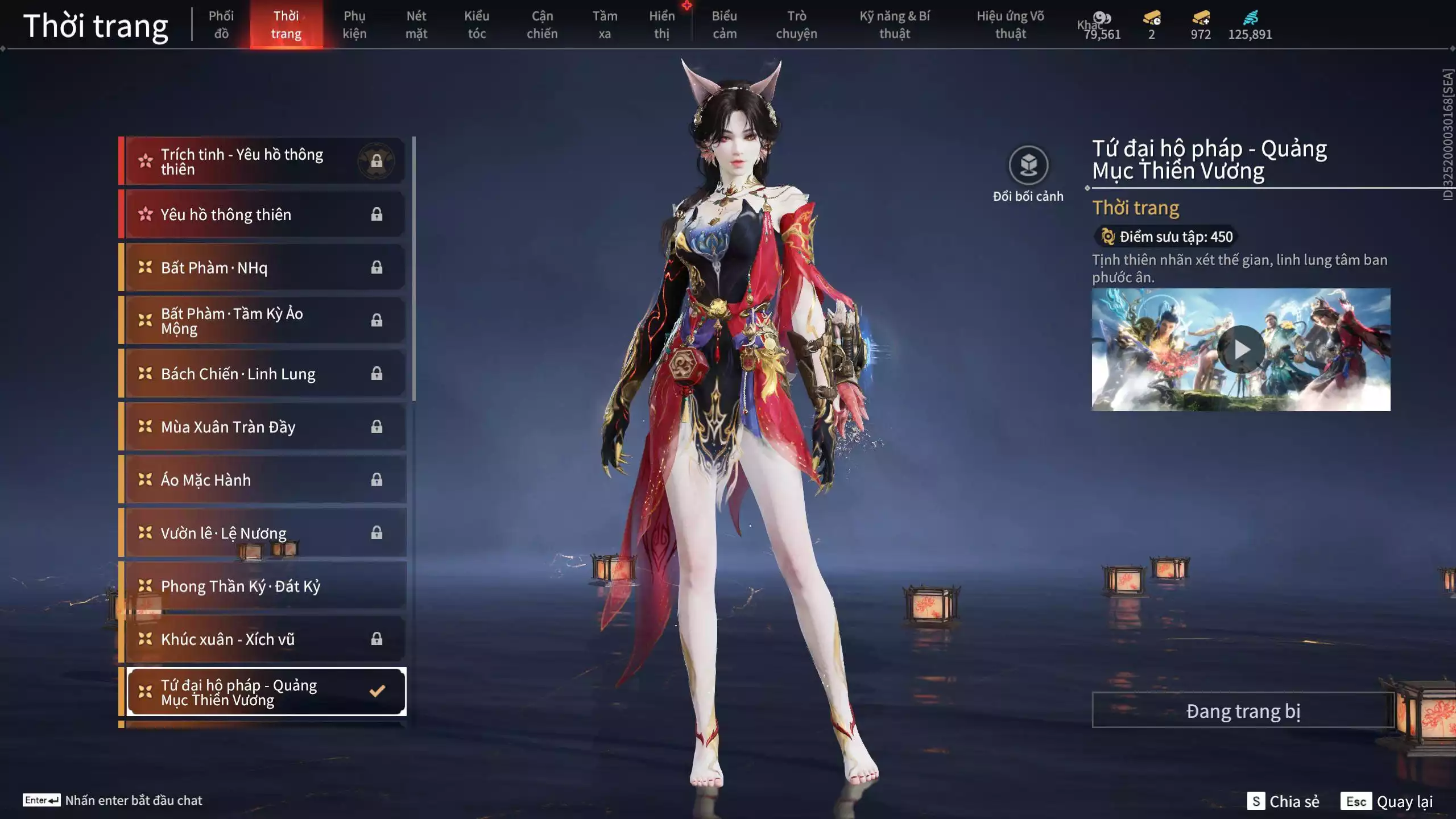Switch to the Phối đồ tab
Screen dimensions: 1456x819
pyautogui.click(x=221, y=24)
